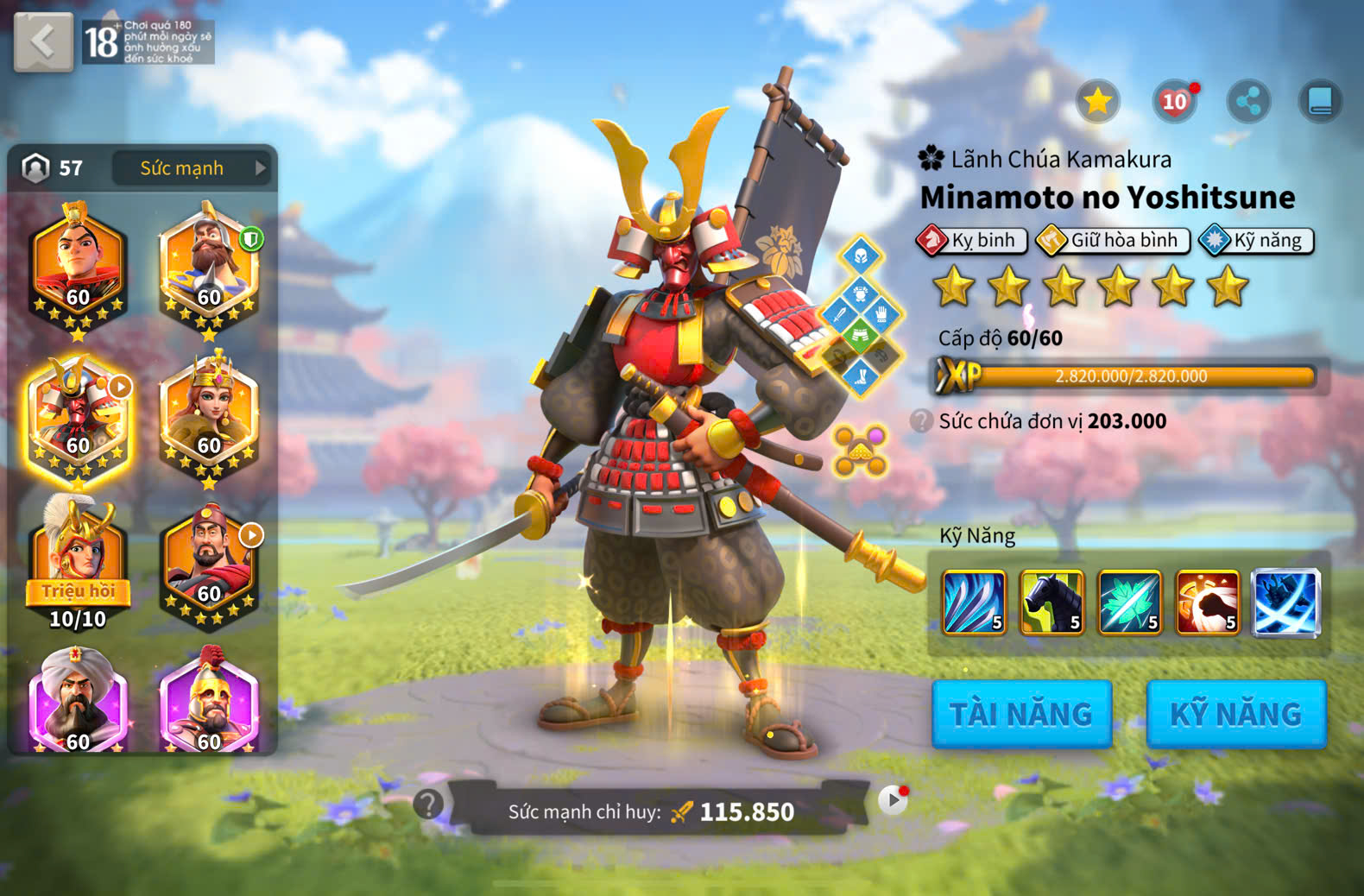The width and height of the screenshot is (1364, 896).
Task: Toggle the gold star favorite button
Action: [1097, 102]
